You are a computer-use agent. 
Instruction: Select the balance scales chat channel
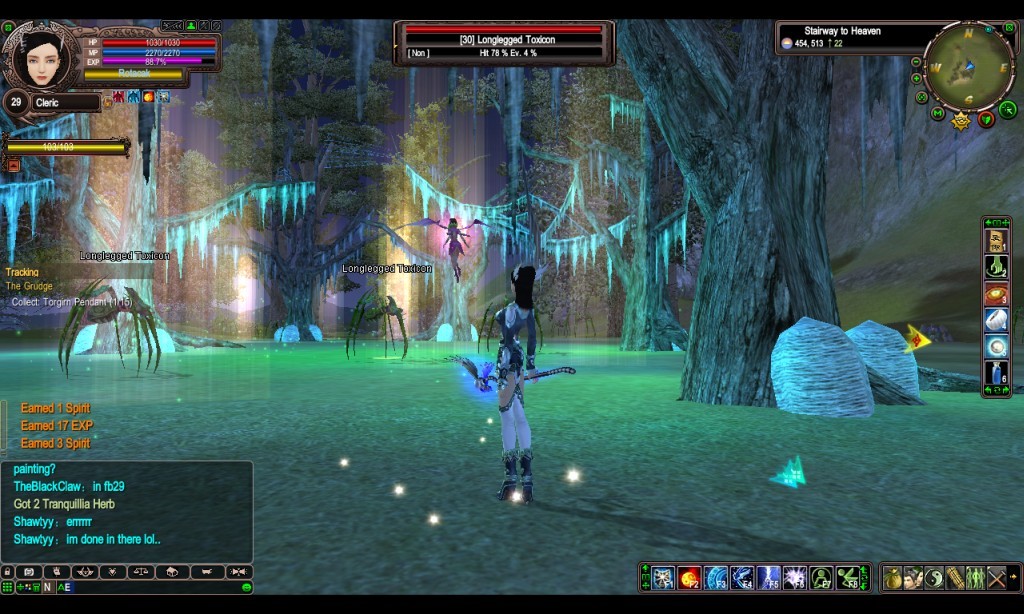tap(141, 572)
